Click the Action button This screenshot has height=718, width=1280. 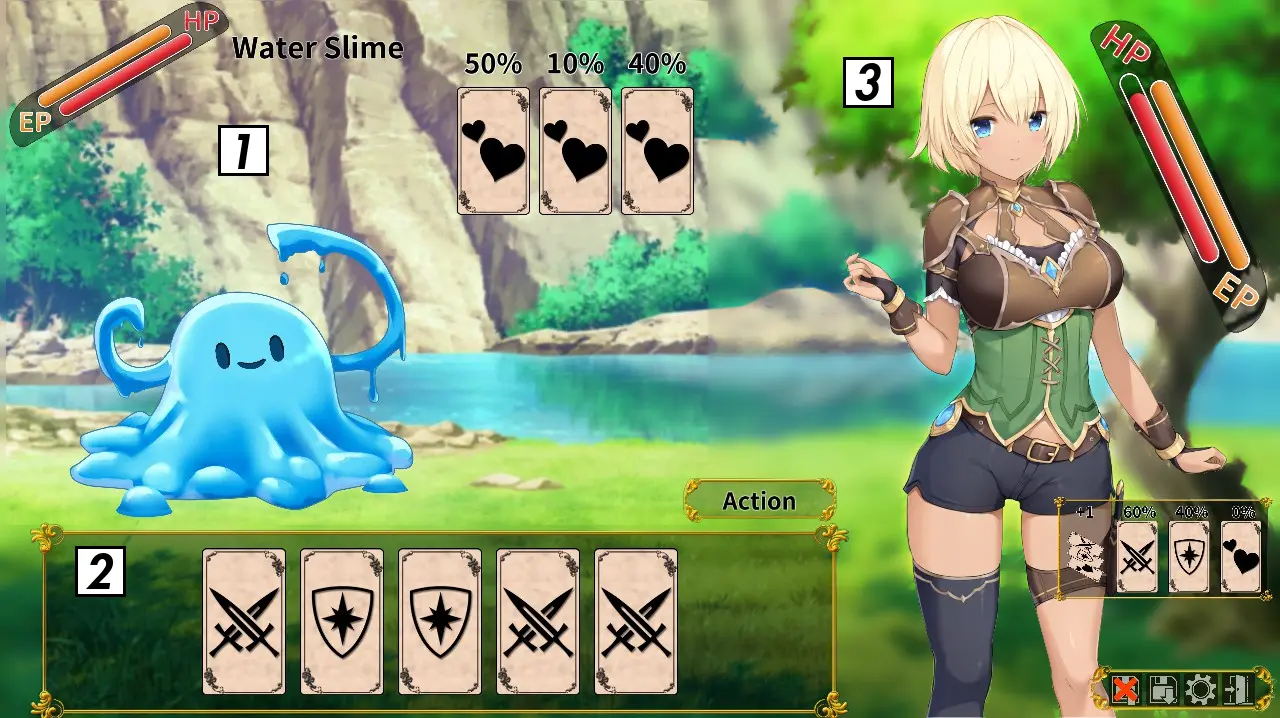pos(760,501)
